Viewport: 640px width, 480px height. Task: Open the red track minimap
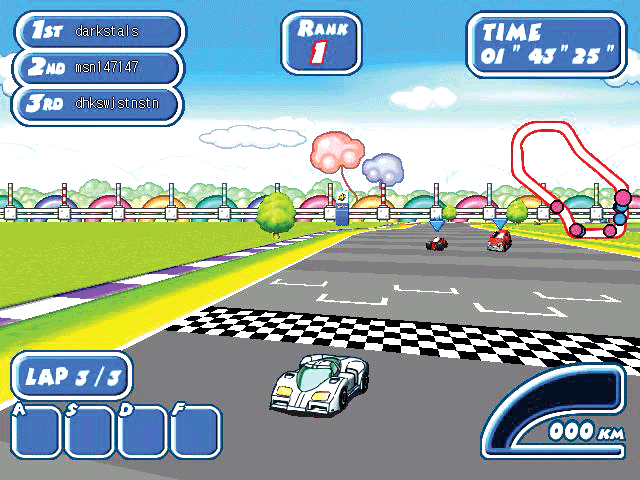tap(568, 180)
